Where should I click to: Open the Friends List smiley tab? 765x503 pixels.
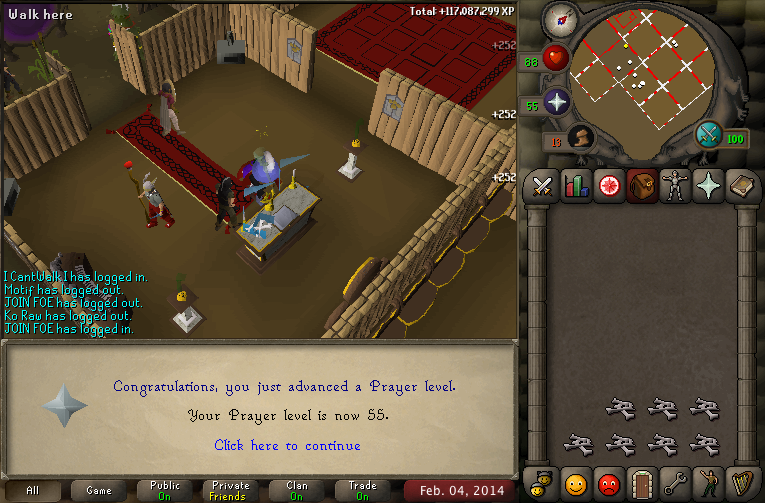click(576, 485)
